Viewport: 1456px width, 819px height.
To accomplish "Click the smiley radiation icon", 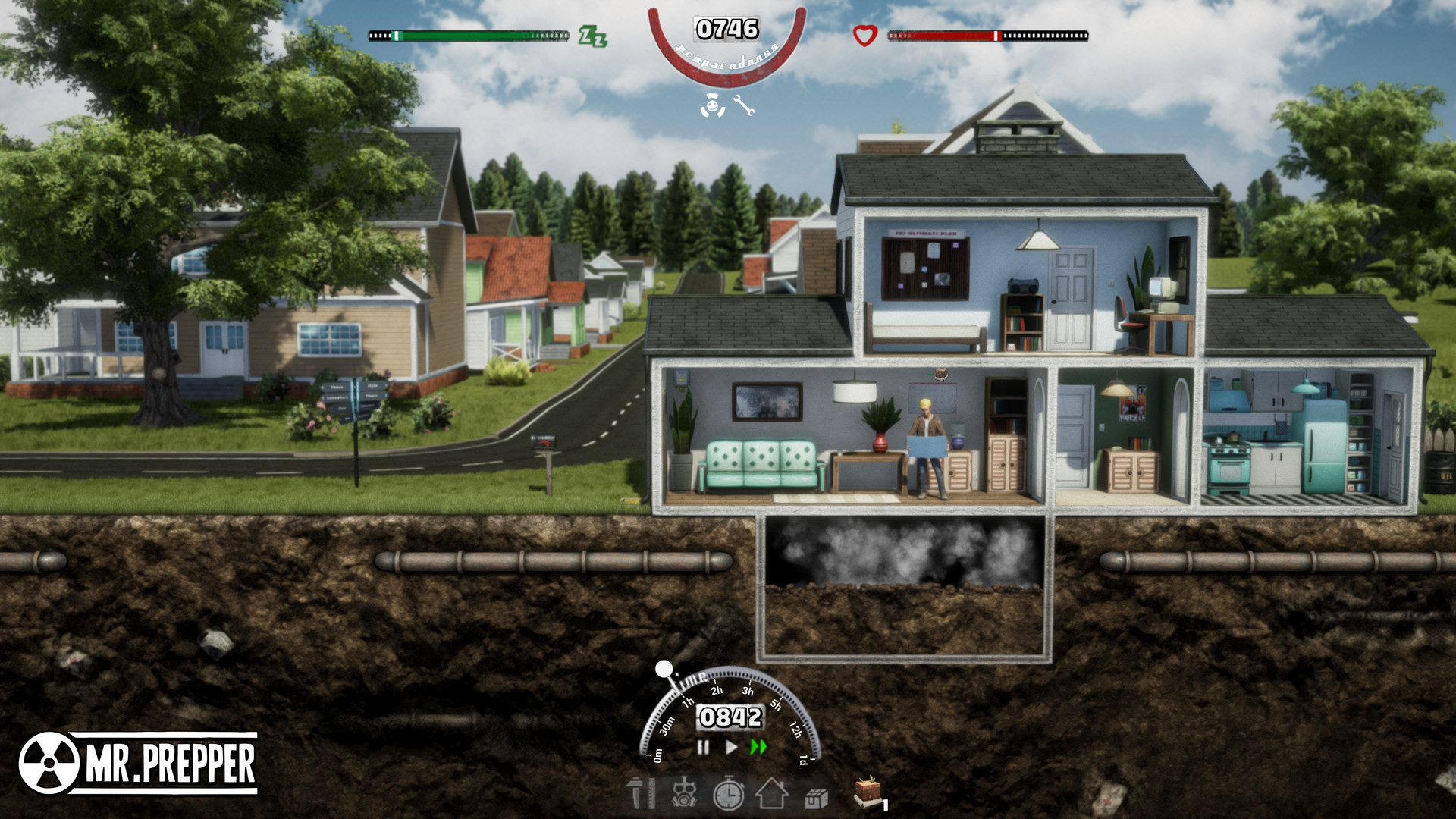I will (711, 106).
